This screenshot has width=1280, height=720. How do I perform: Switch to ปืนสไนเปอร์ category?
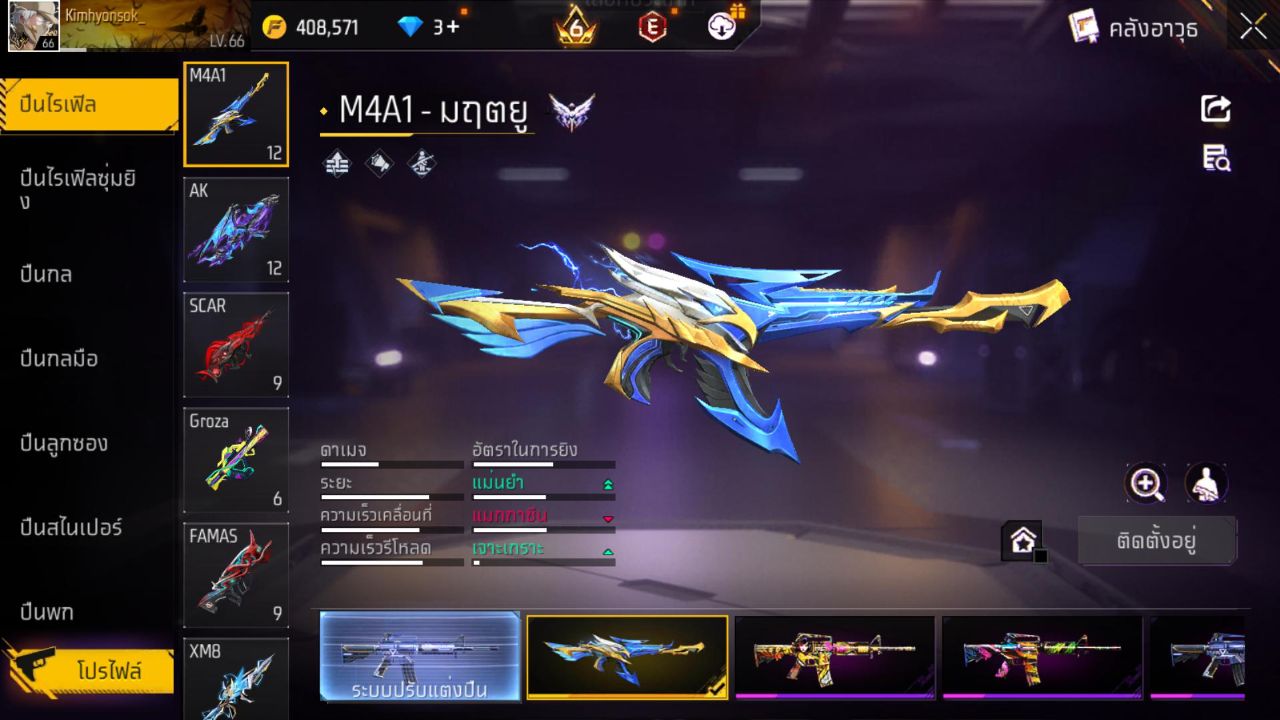coord(88,527)
